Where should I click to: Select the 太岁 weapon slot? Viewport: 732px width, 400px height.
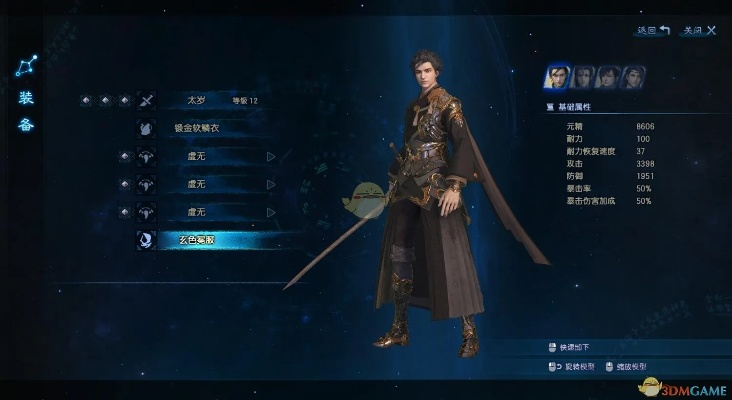[210, 100]
